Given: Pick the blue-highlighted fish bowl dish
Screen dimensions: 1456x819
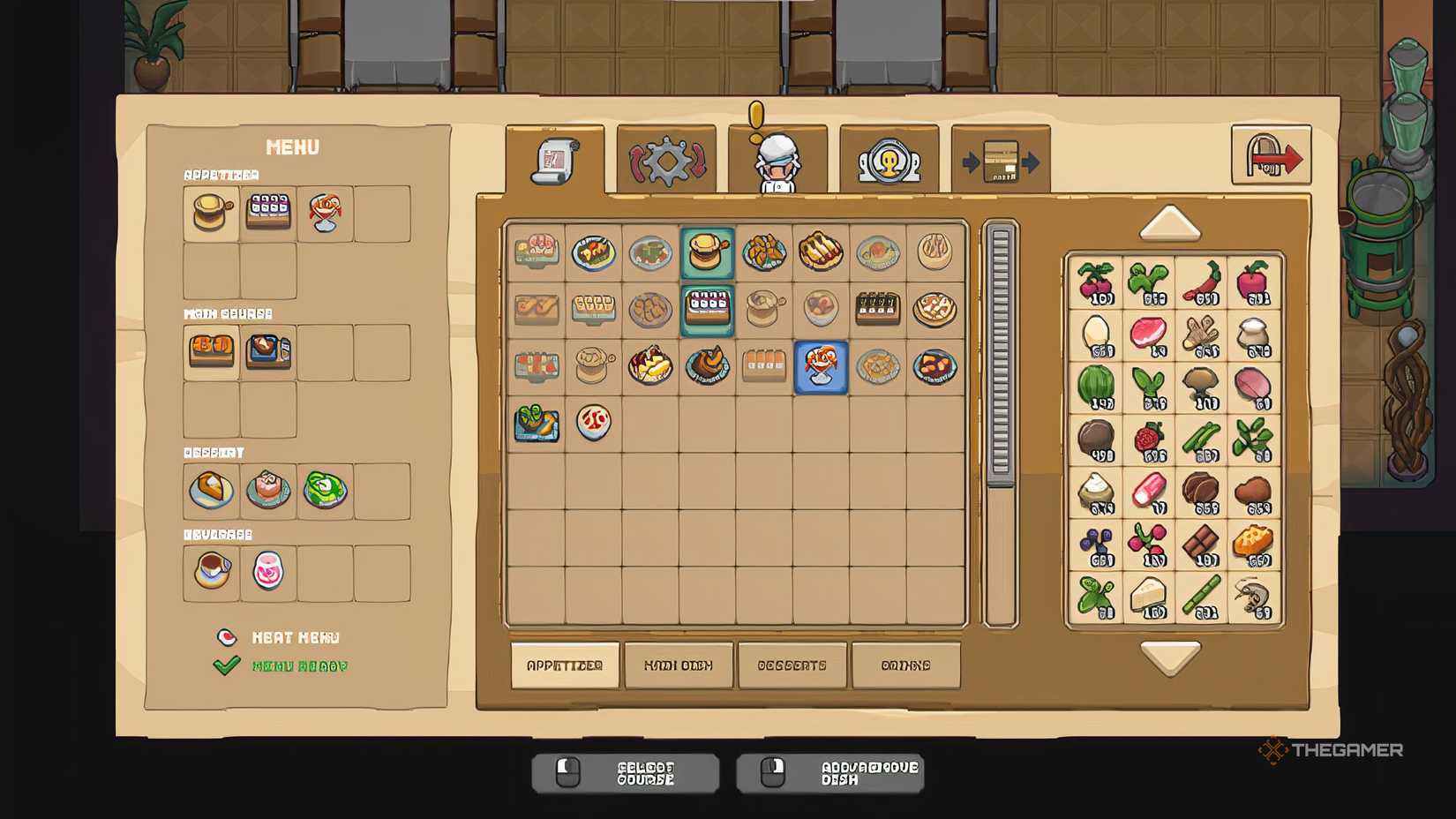Looking at the screenshot, I should coord(822,370).
